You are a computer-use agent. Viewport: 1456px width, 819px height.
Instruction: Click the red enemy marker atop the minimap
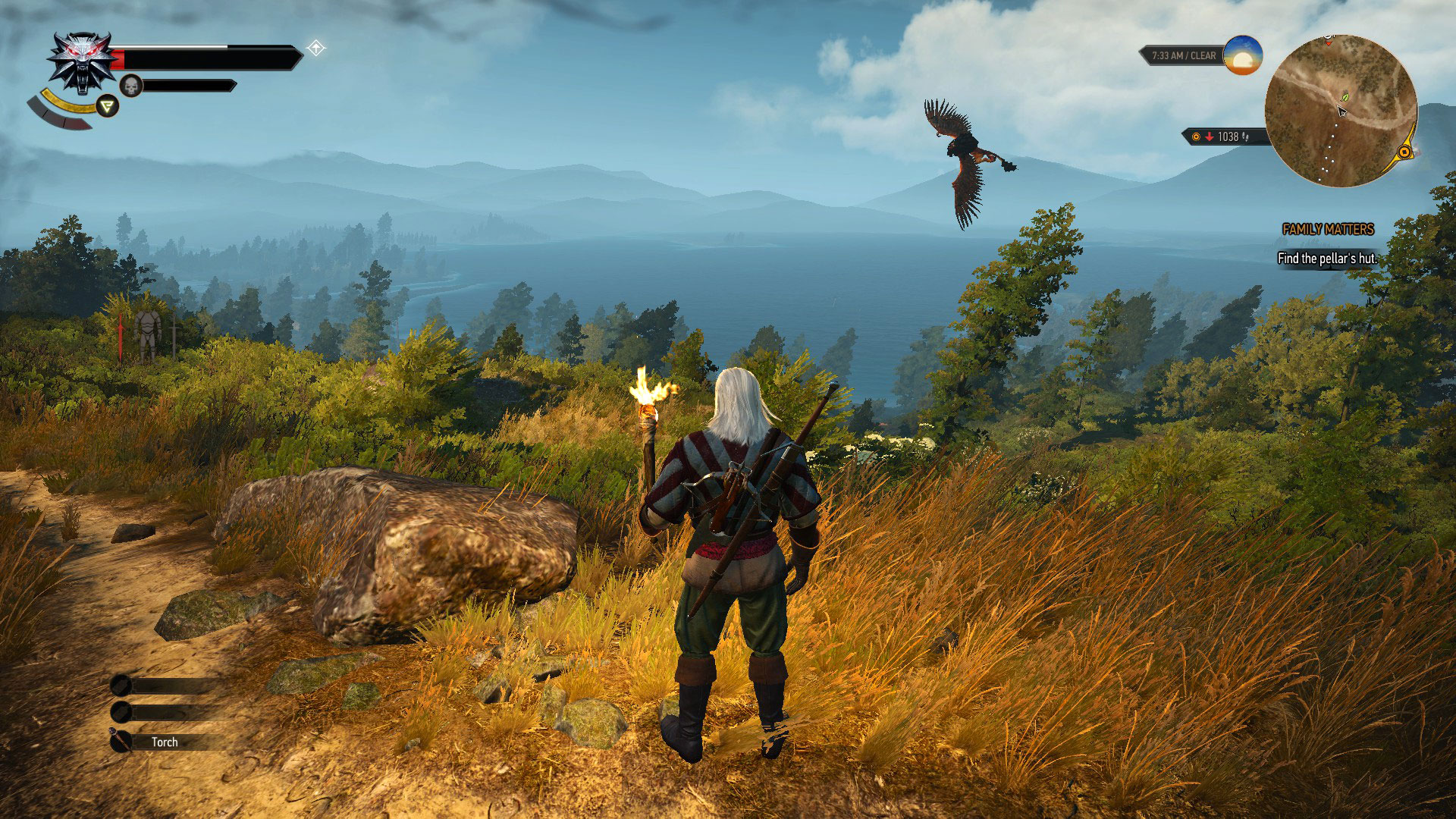point(1329,43)
